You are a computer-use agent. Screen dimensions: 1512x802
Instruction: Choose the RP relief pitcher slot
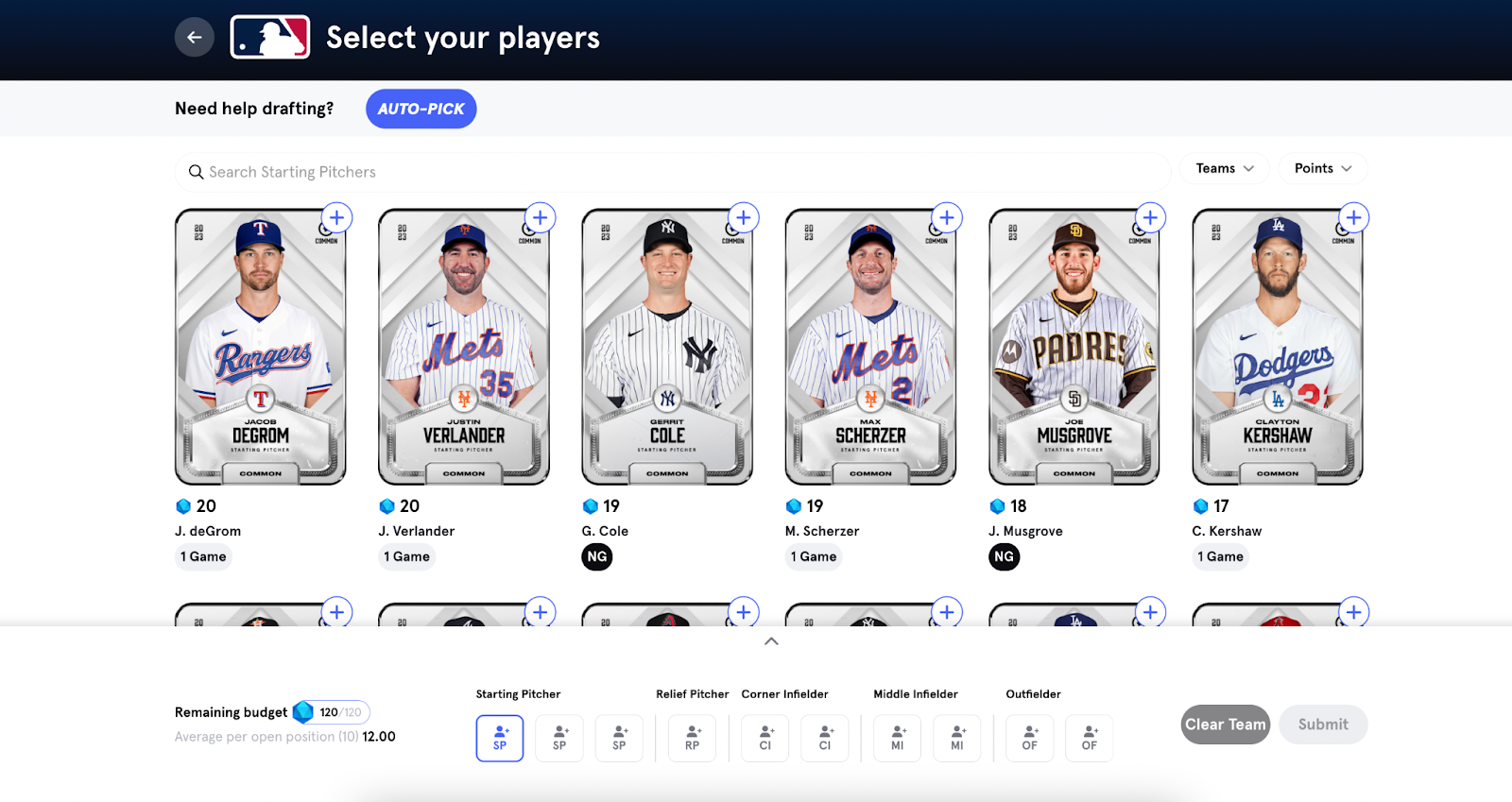click(x=692, y=738)
